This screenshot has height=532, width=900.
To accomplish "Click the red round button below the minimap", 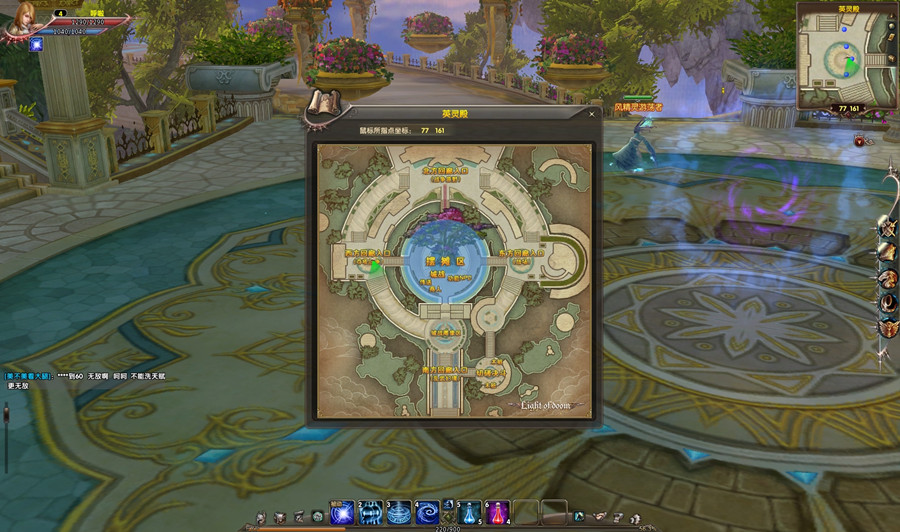I will click(859, 142).
